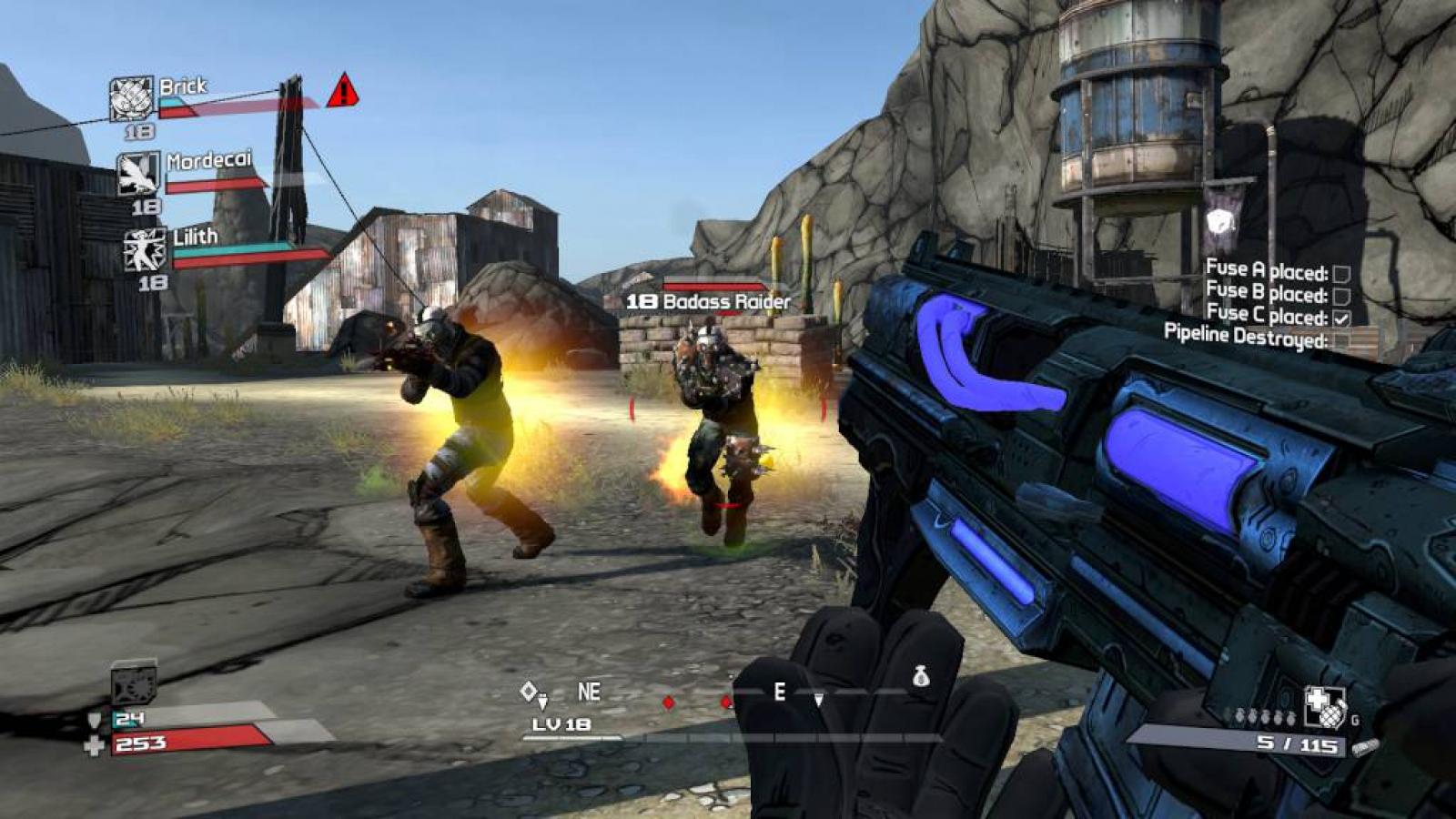1456x819 pixels.
Task: Select Lilith's party portrait
Action: (x=145, y=250)
